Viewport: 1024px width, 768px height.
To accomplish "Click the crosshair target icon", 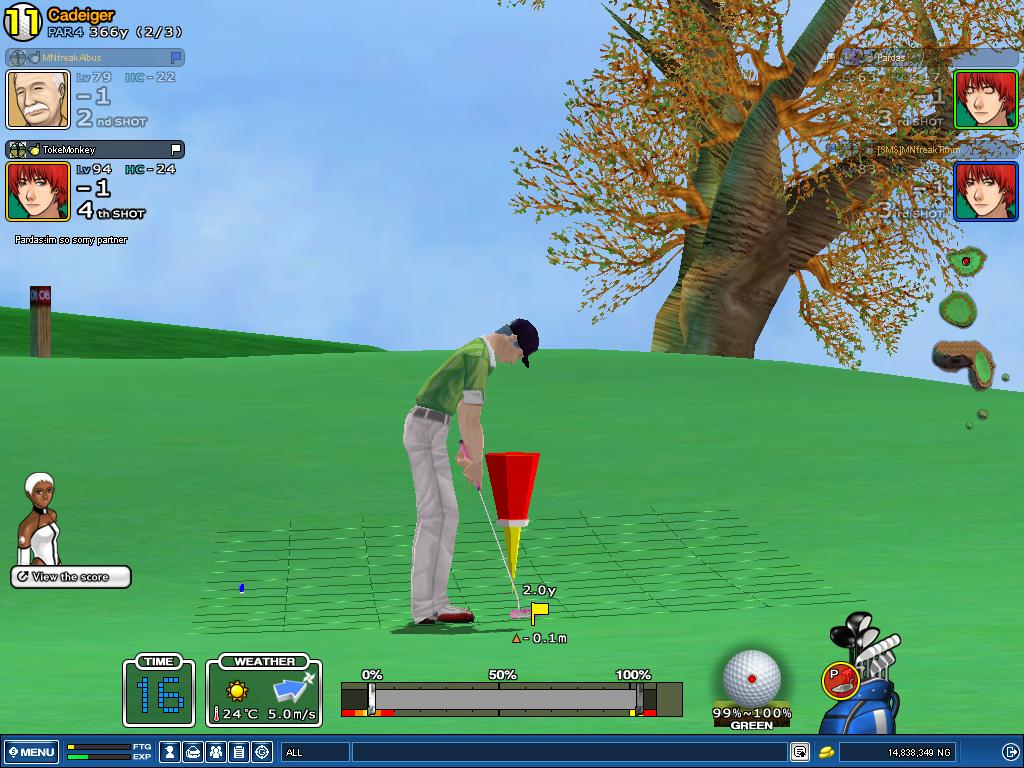I will point(262,752).
